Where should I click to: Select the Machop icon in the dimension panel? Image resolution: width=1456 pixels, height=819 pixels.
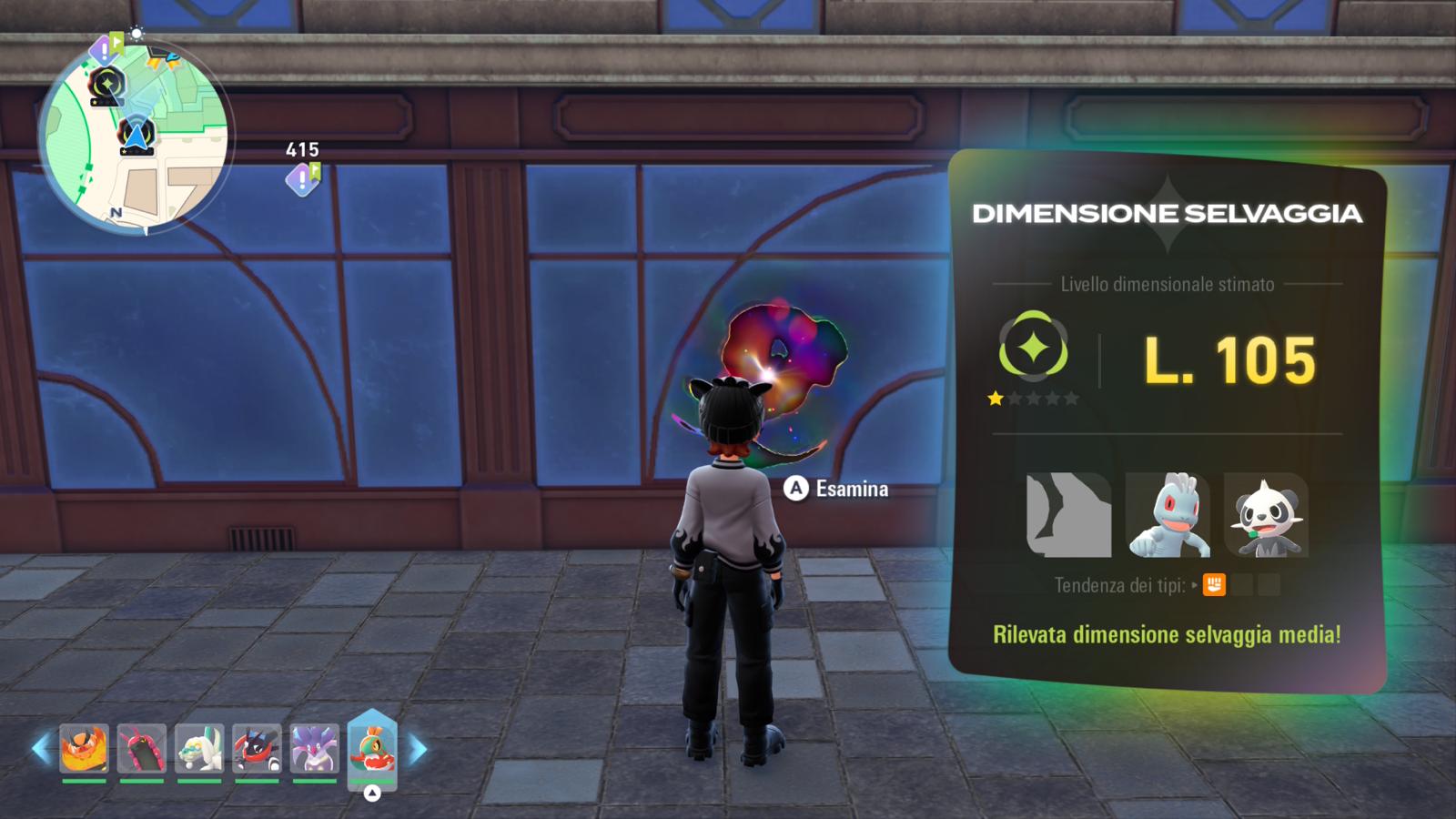(1168, 515)
